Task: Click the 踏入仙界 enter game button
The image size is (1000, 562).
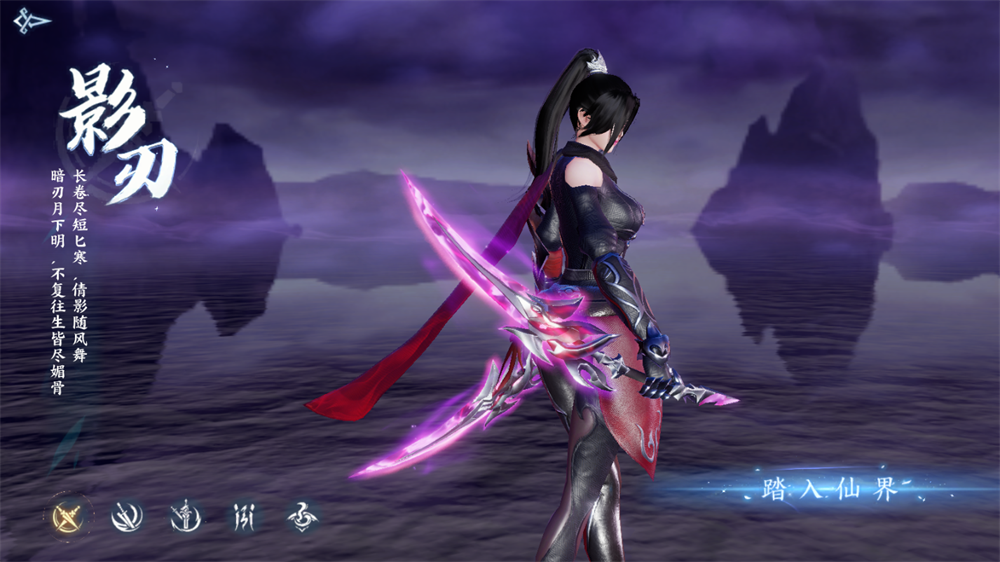Action: pyautogui.click(x=830, y=489)
